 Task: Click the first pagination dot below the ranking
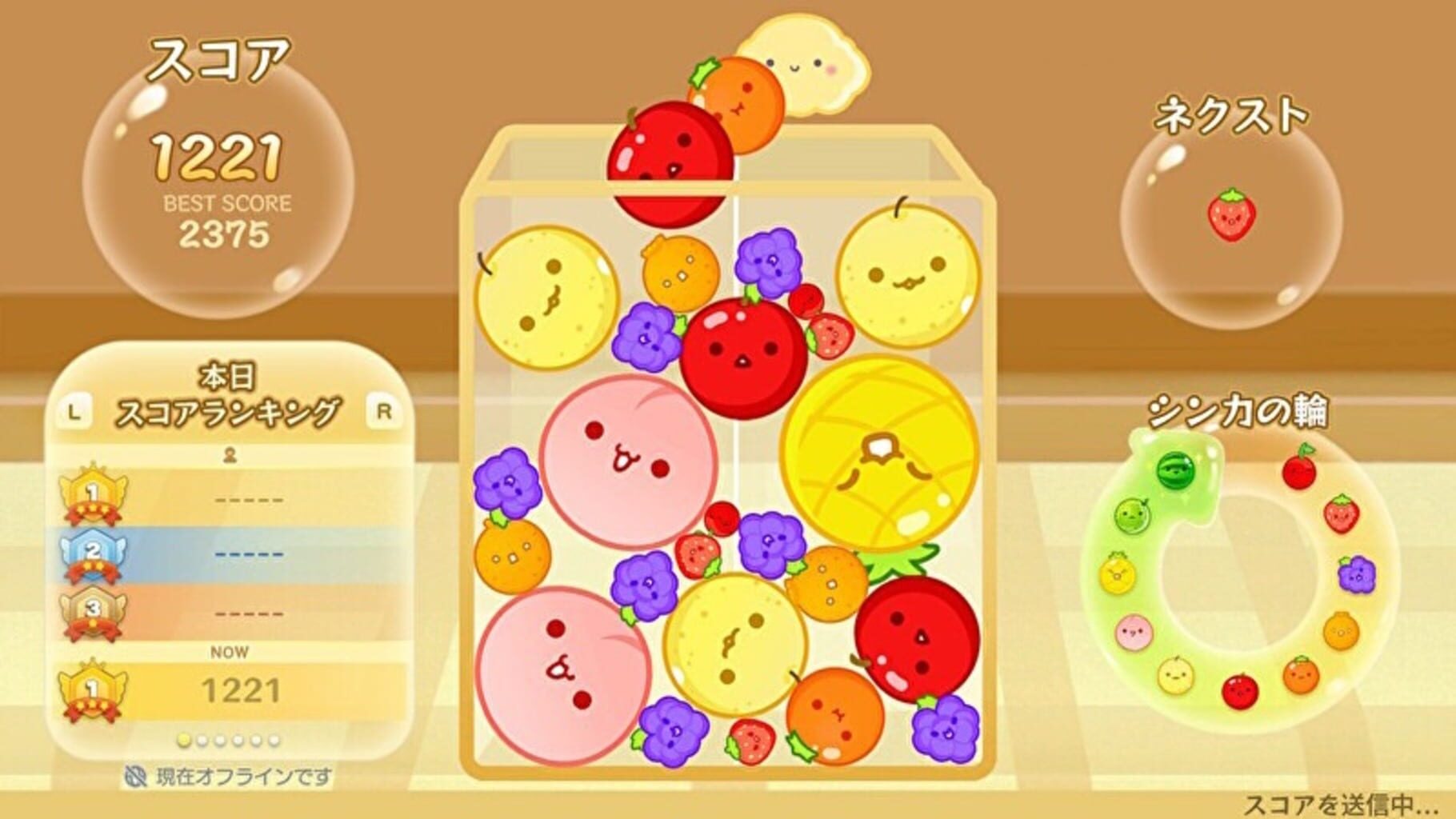[185, 741]
